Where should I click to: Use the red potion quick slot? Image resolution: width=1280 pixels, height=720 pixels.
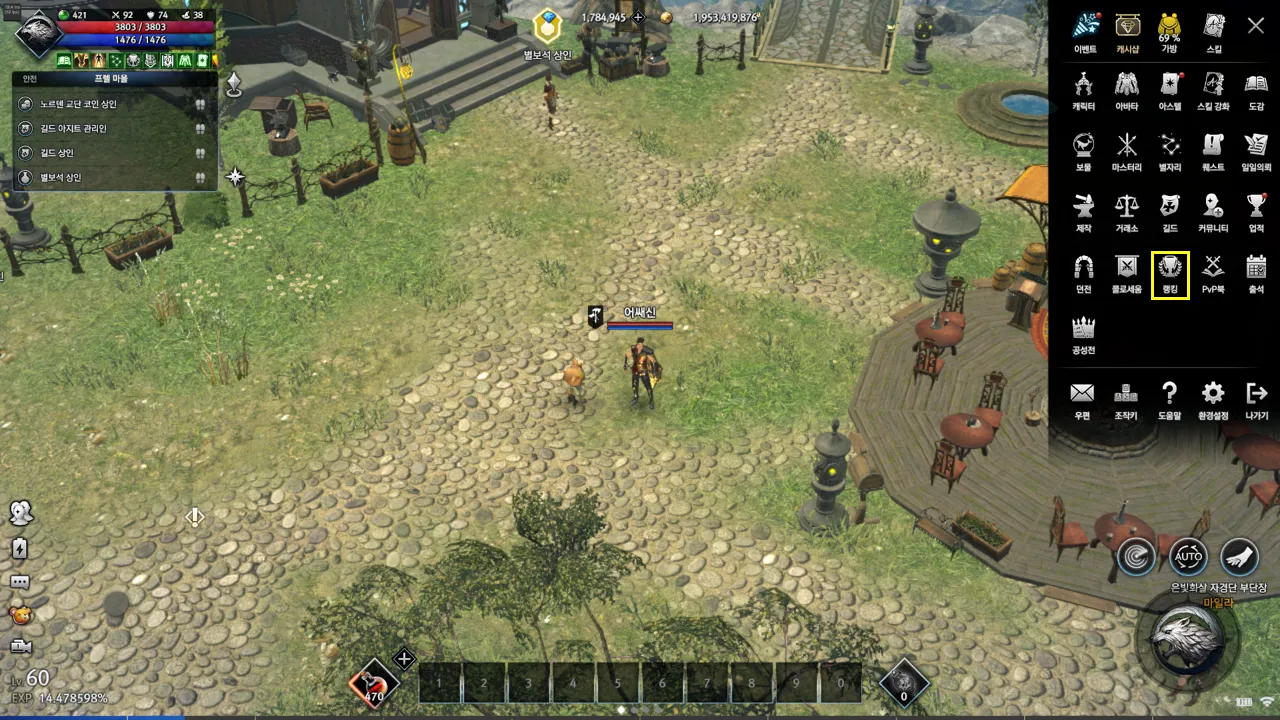[374, 684]
